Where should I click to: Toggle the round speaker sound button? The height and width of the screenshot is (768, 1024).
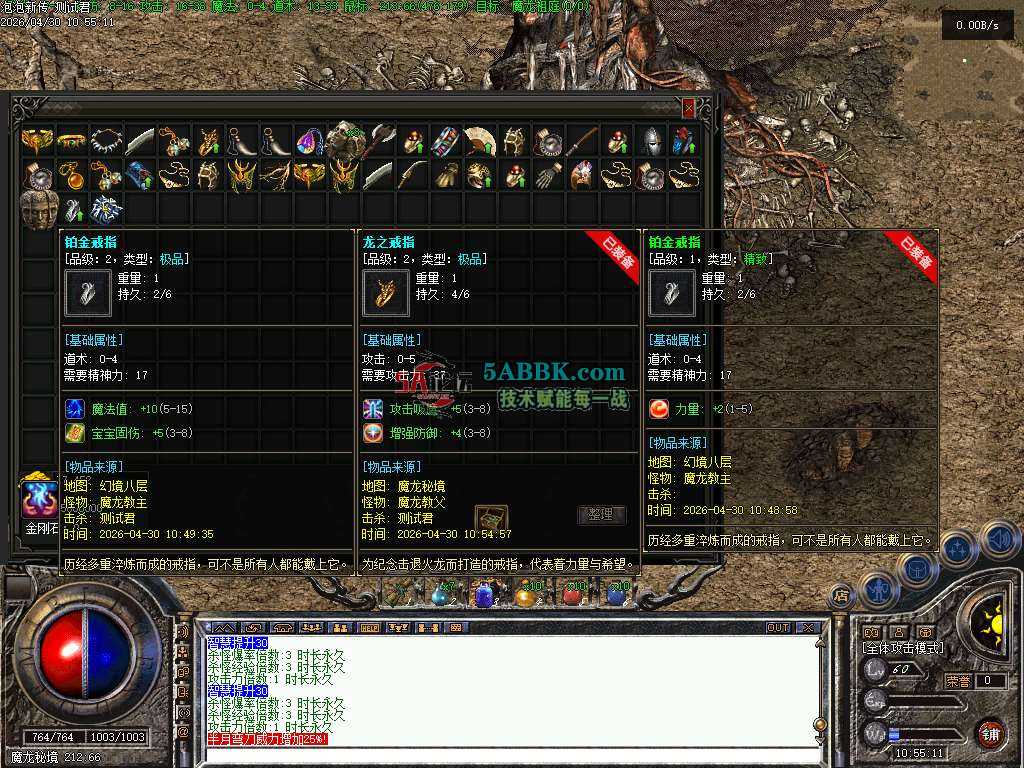coord(999,540)
